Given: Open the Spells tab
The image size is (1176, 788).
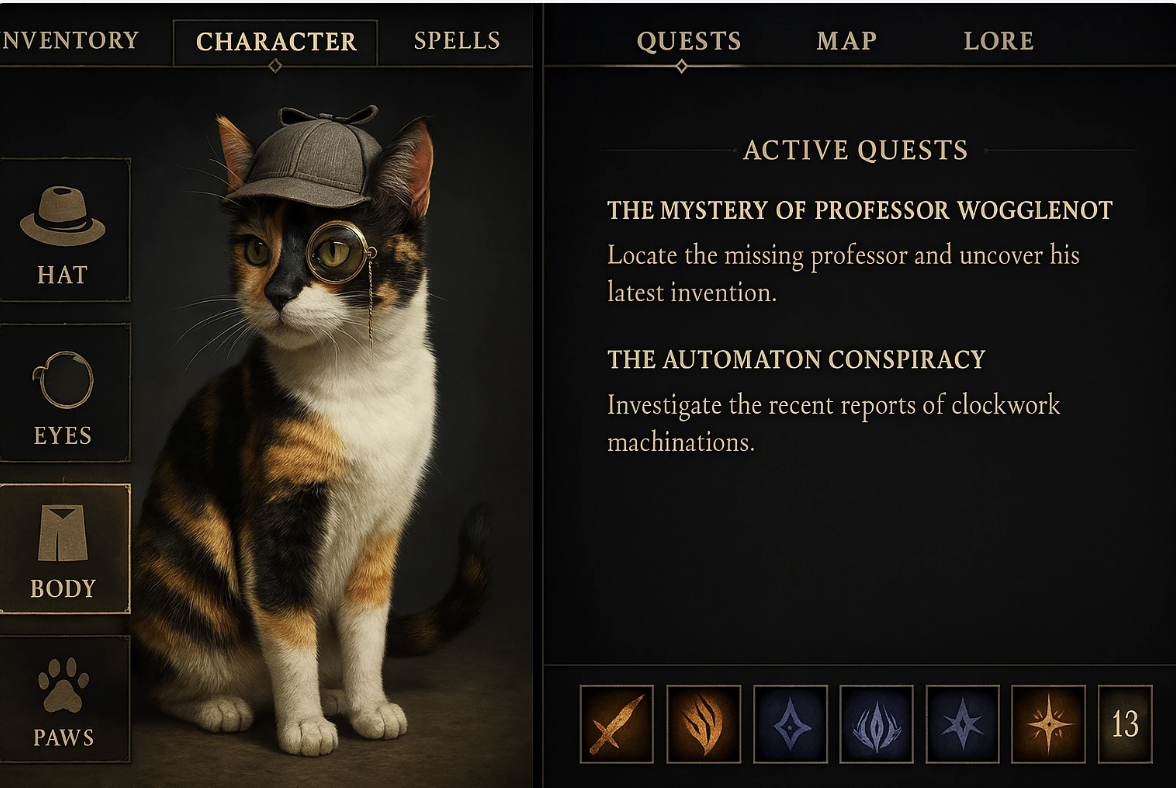Looking at the screenshot, I should click(x=457, y=41).
